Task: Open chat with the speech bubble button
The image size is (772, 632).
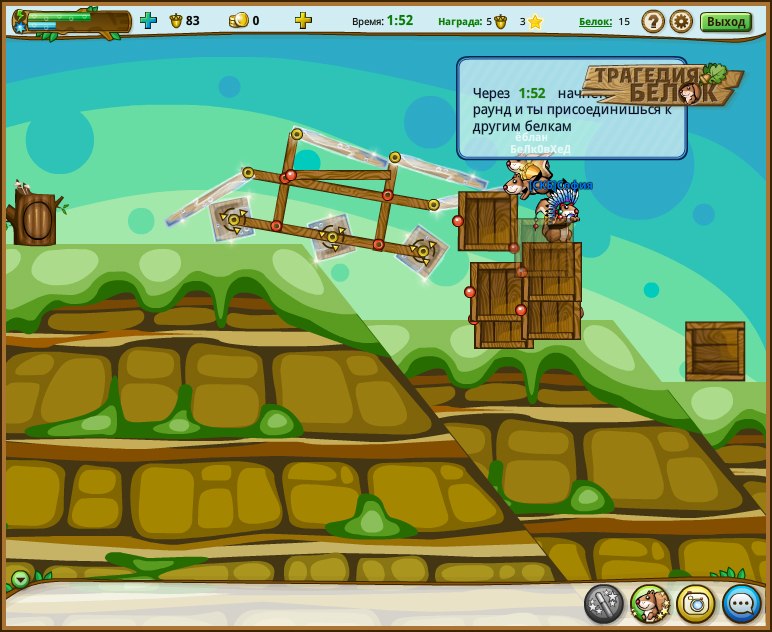Action: point(742,603)
